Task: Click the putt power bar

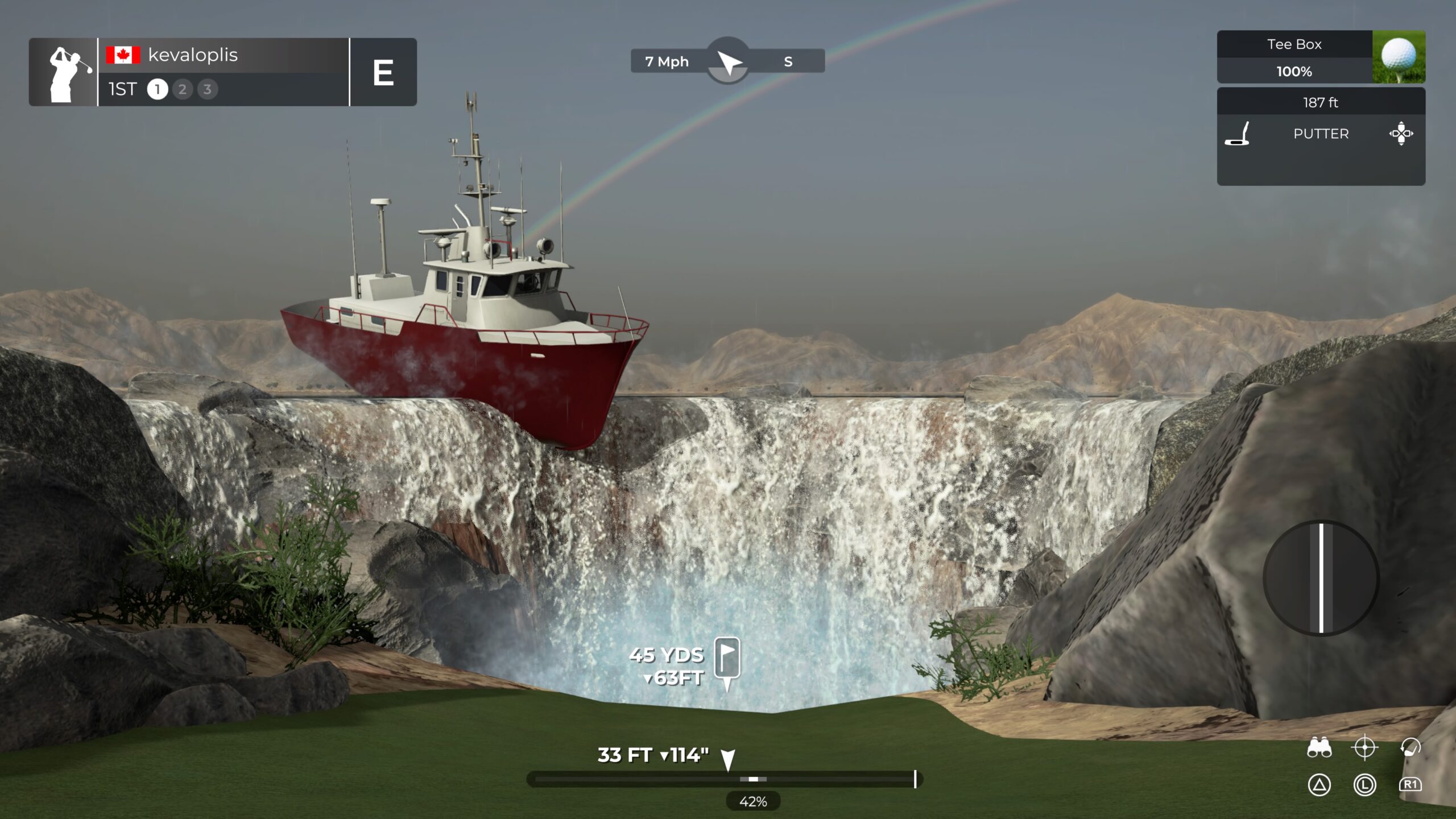Action: coord(723,779)
